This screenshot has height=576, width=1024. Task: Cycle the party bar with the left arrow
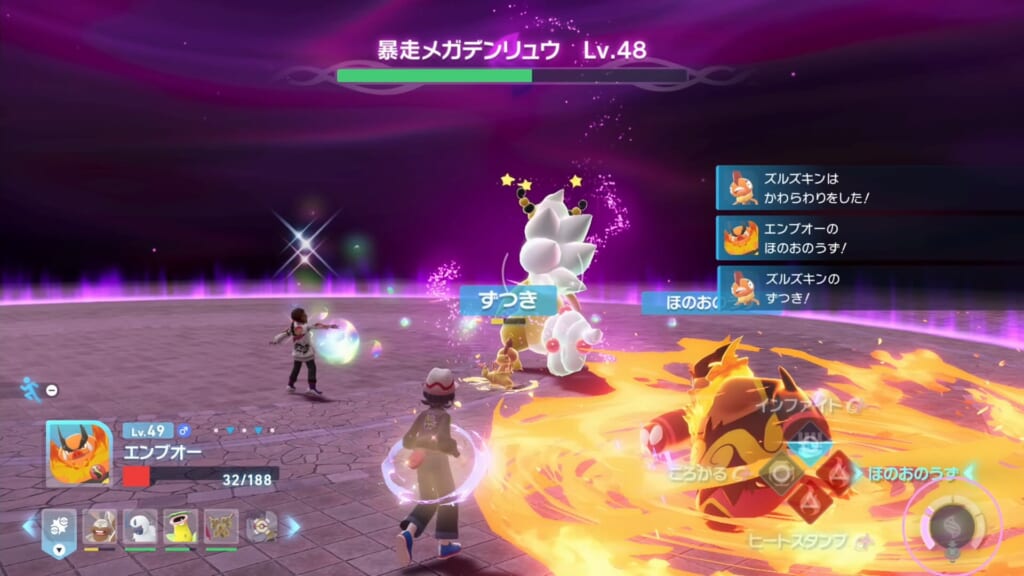tap(29, 526)
